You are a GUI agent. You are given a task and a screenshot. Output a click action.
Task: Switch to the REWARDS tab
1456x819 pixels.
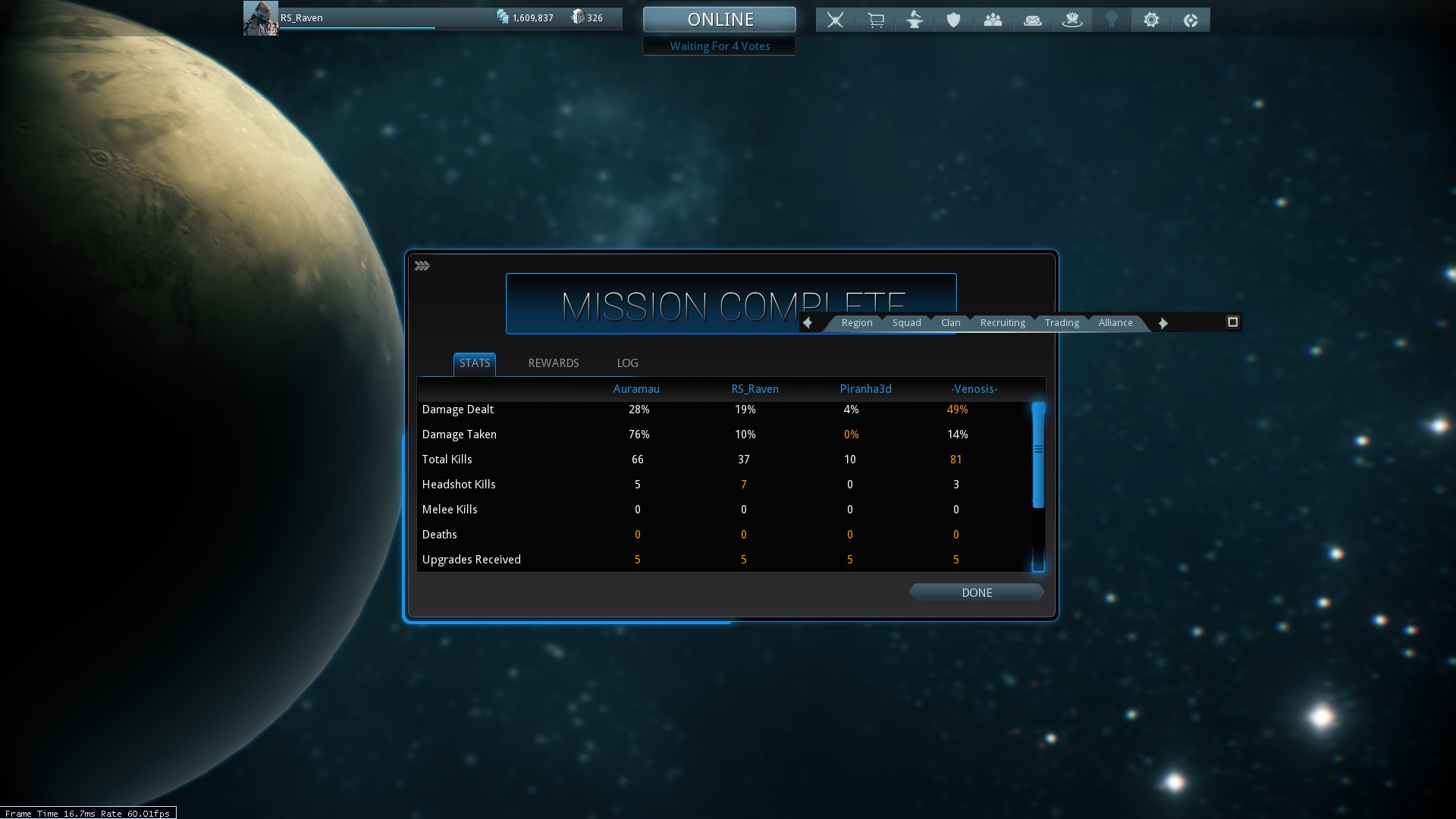click(x=553, y=363)
